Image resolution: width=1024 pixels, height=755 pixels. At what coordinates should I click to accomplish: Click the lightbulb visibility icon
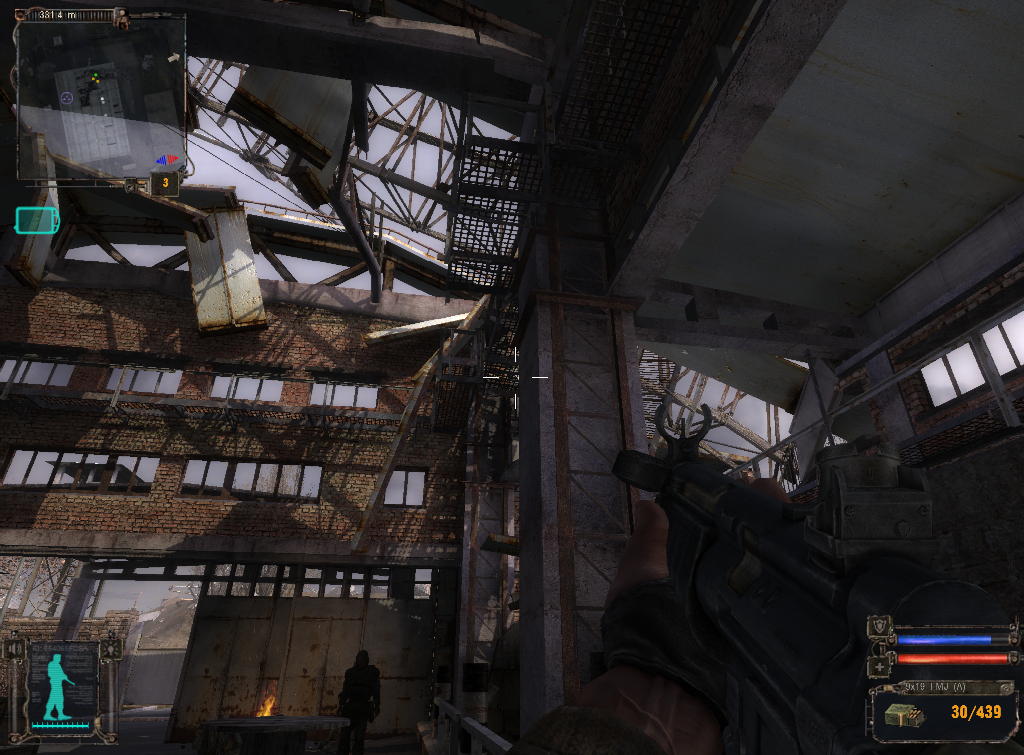tap(111, 649)
